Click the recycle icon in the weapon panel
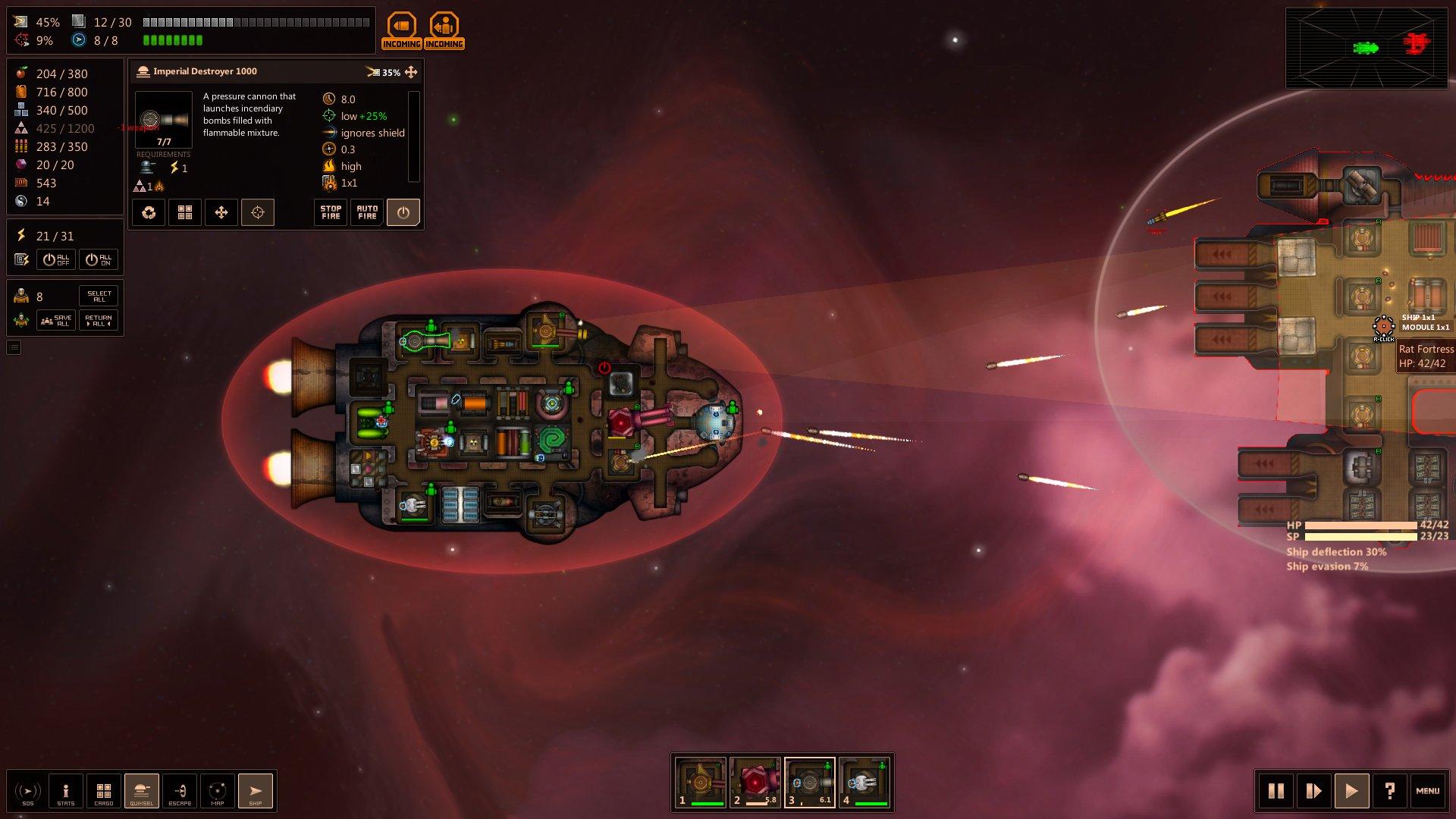Screen dimensions: 1456x819 (149, 212)
